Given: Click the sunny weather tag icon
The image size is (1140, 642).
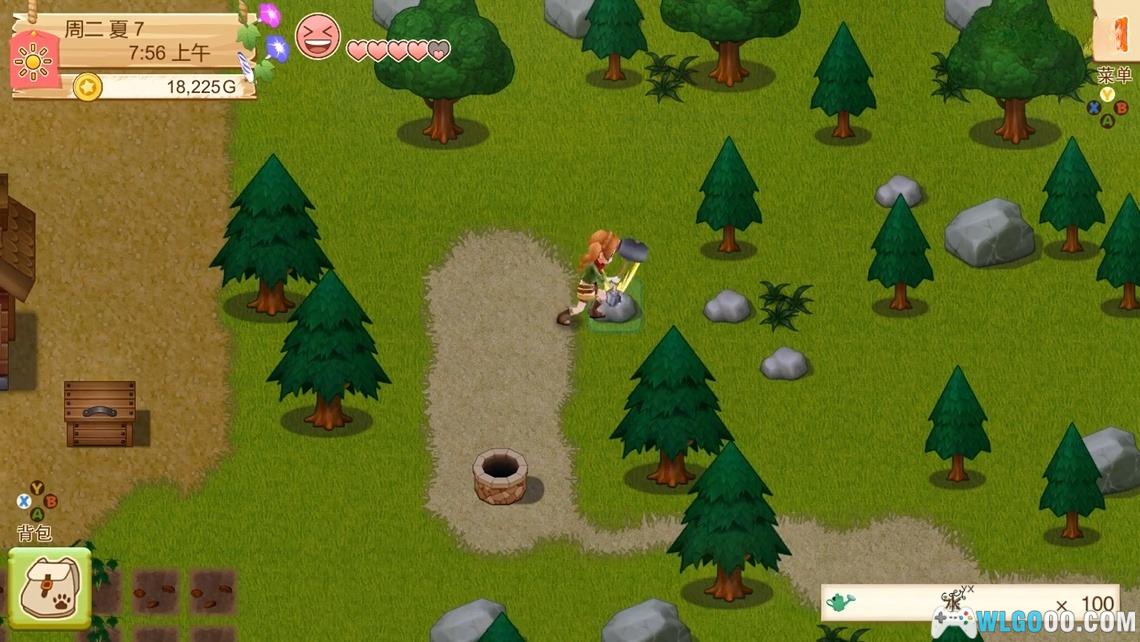Looking at the screenshot, I should click(33, 62).
